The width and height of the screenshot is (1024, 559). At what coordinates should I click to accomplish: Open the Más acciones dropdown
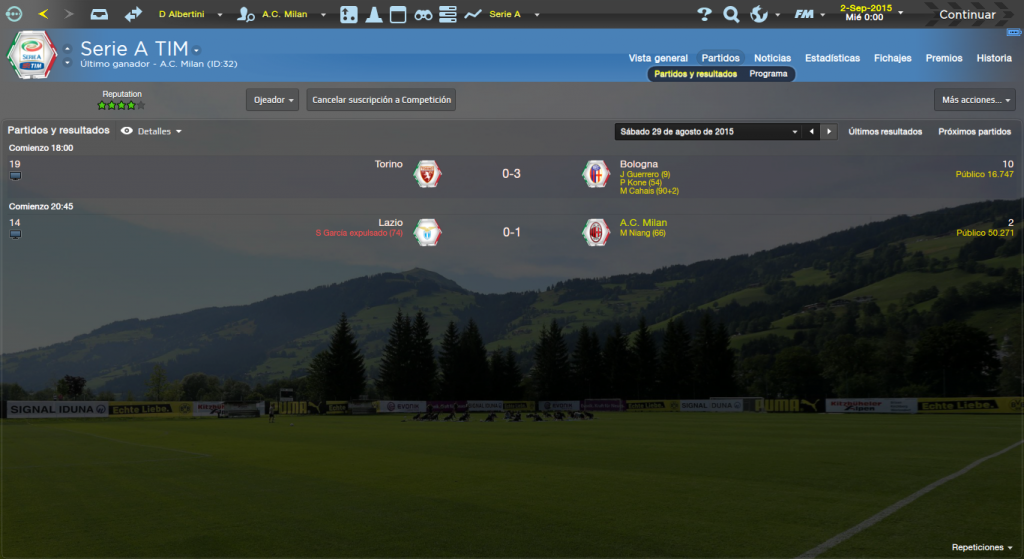click(974, 100)
